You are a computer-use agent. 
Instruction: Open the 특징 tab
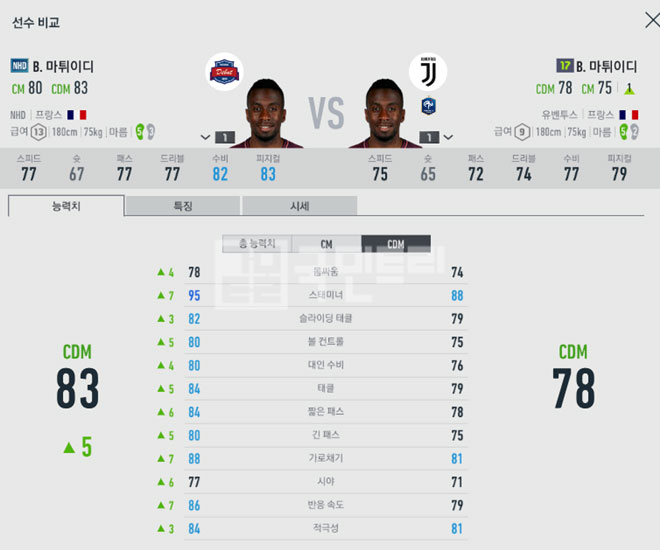tap(183, 206)
